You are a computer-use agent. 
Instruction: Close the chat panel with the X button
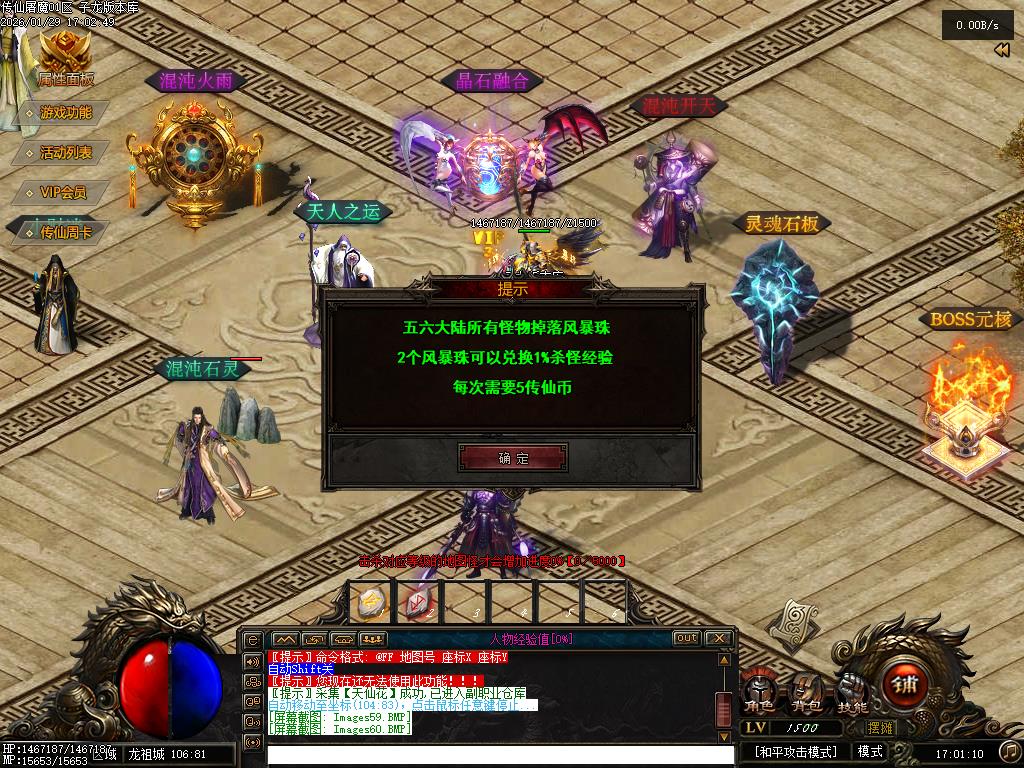[718, 638]
